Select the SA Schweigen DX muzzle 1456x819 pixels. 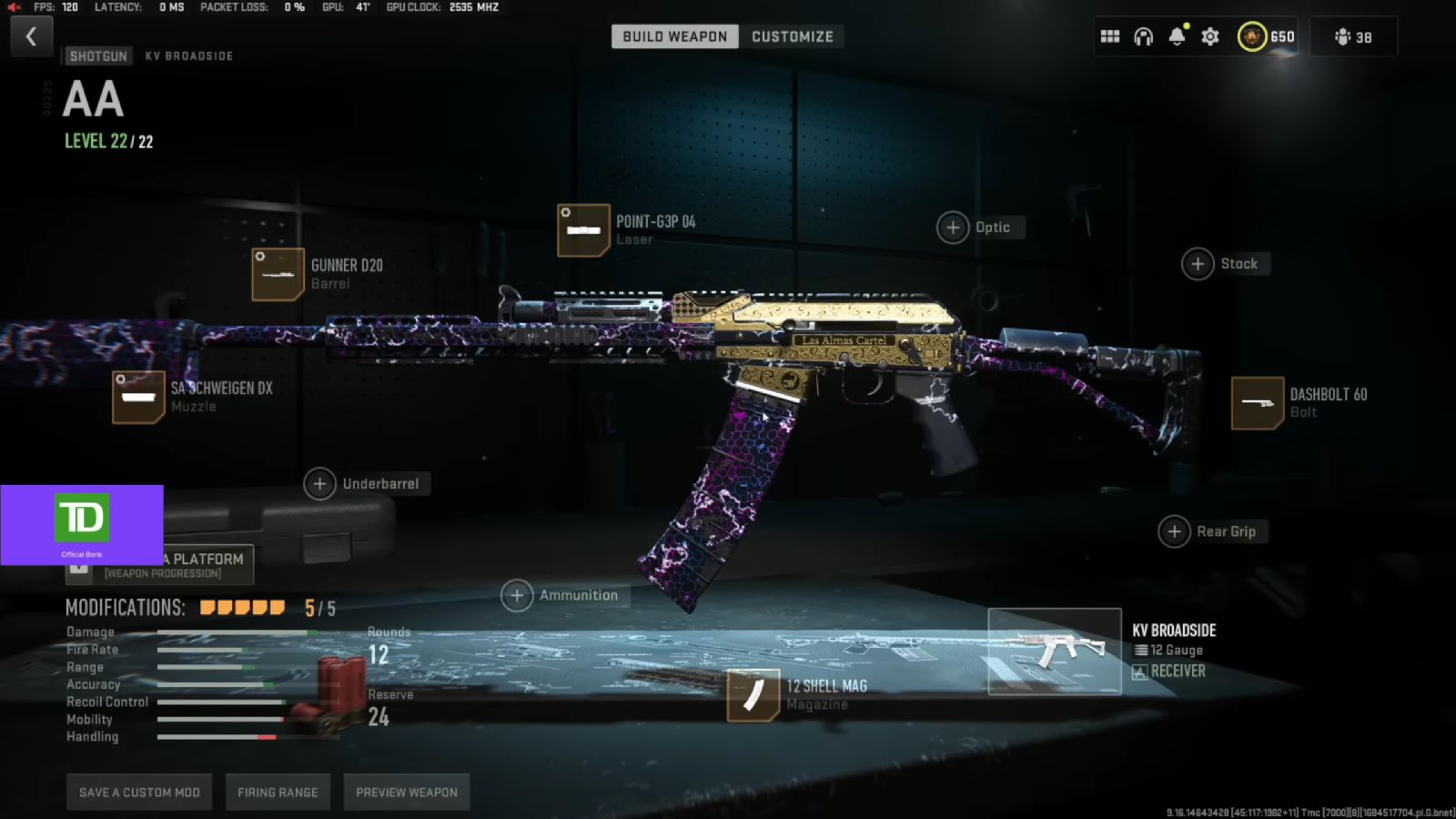[x=137, y=397]
